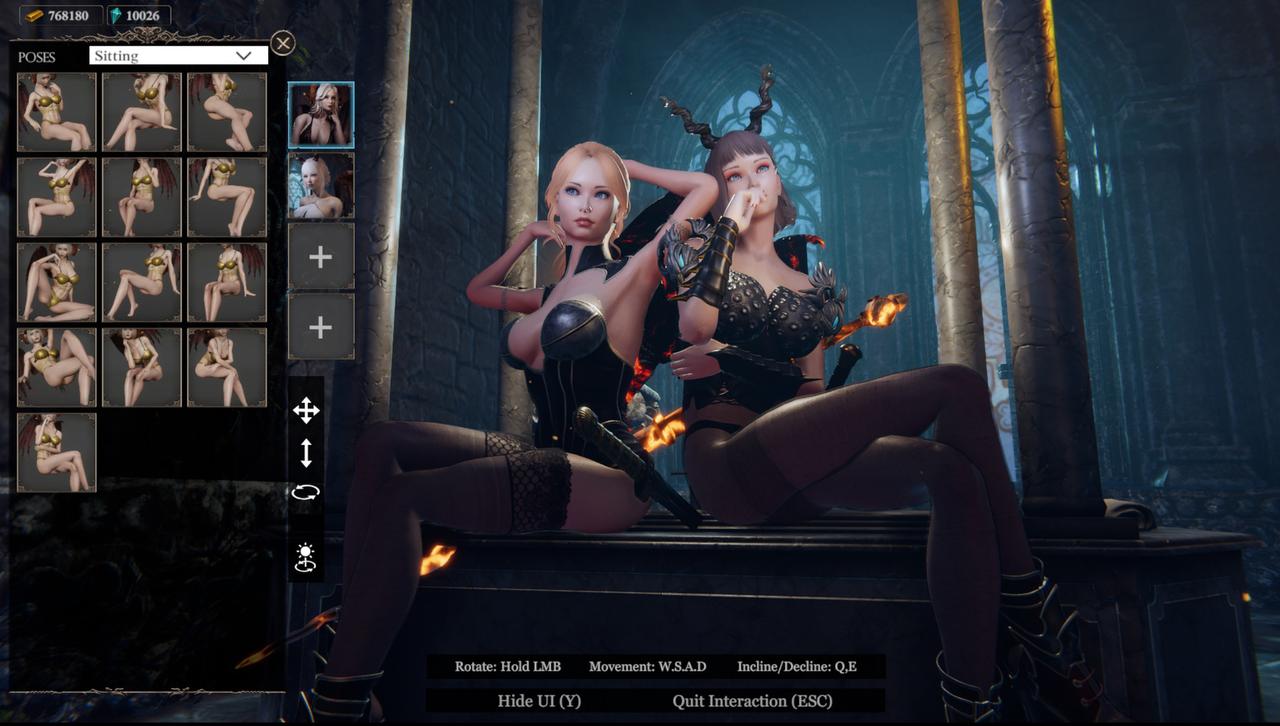
Task: Select the first sitting pose thumbnail
Action: click(56, 112)
